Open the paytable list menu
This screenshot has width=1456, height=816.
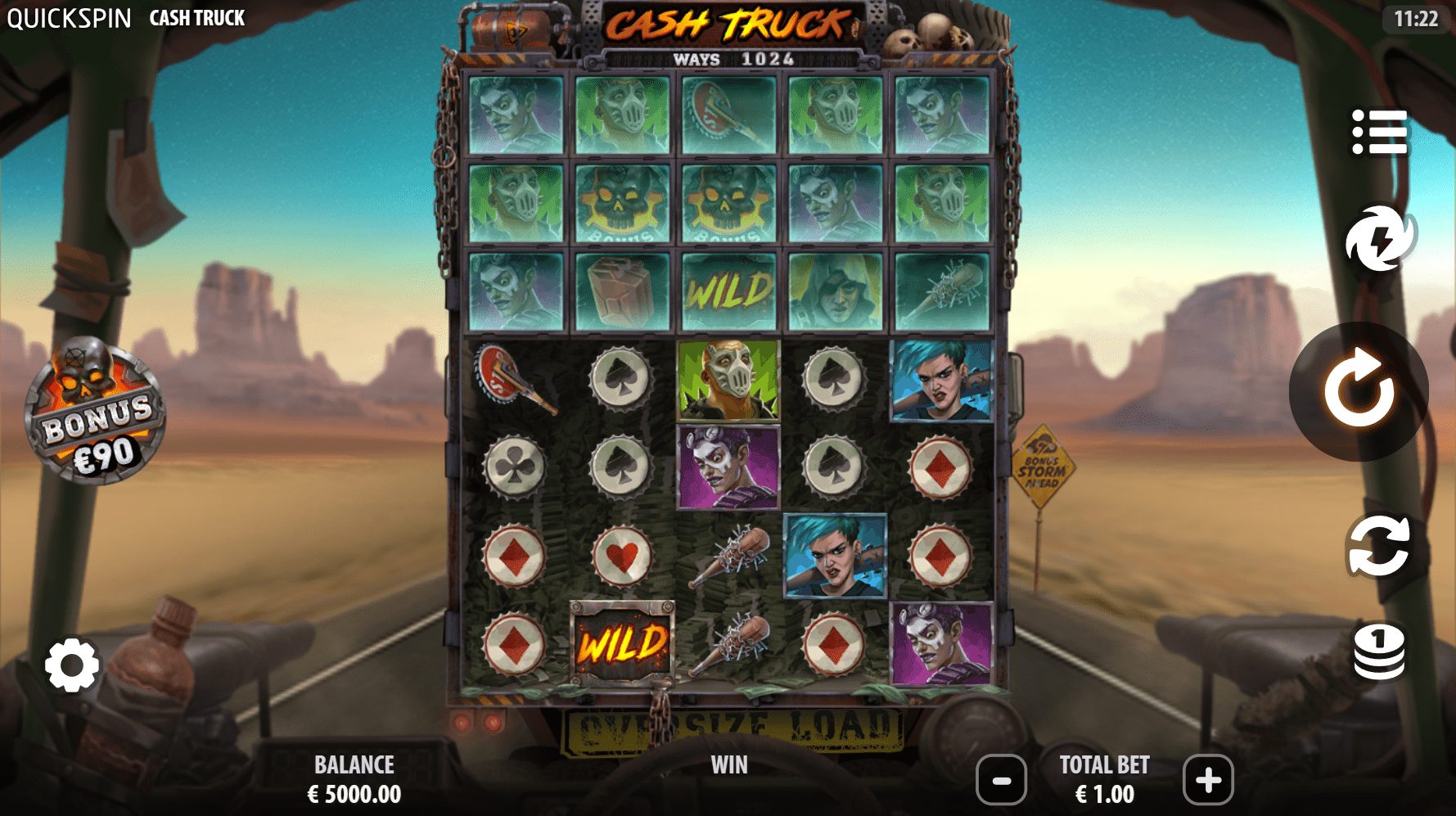pos(1379,131)
